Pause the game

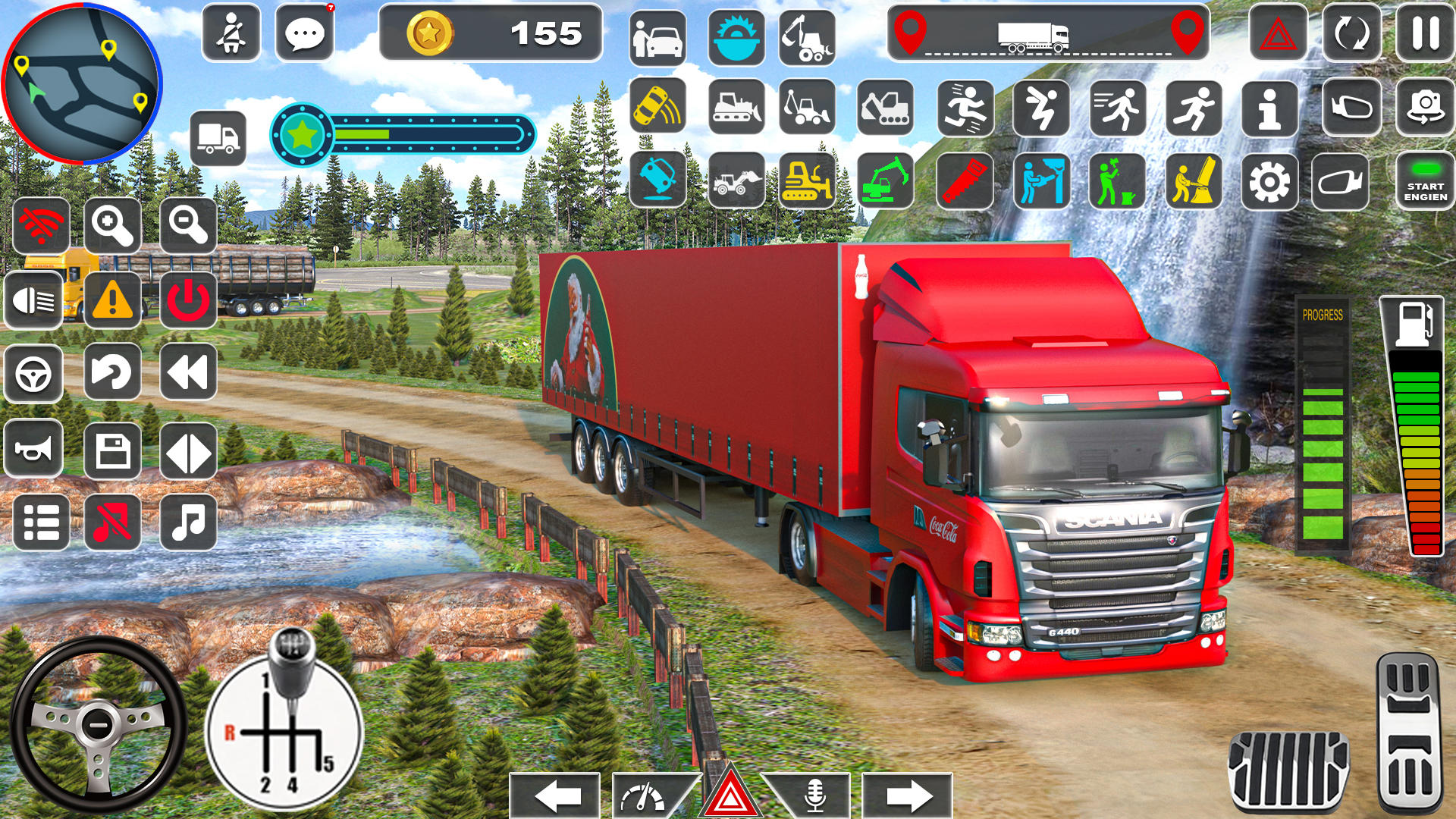pyautogui.click(x=1427, y=33)
